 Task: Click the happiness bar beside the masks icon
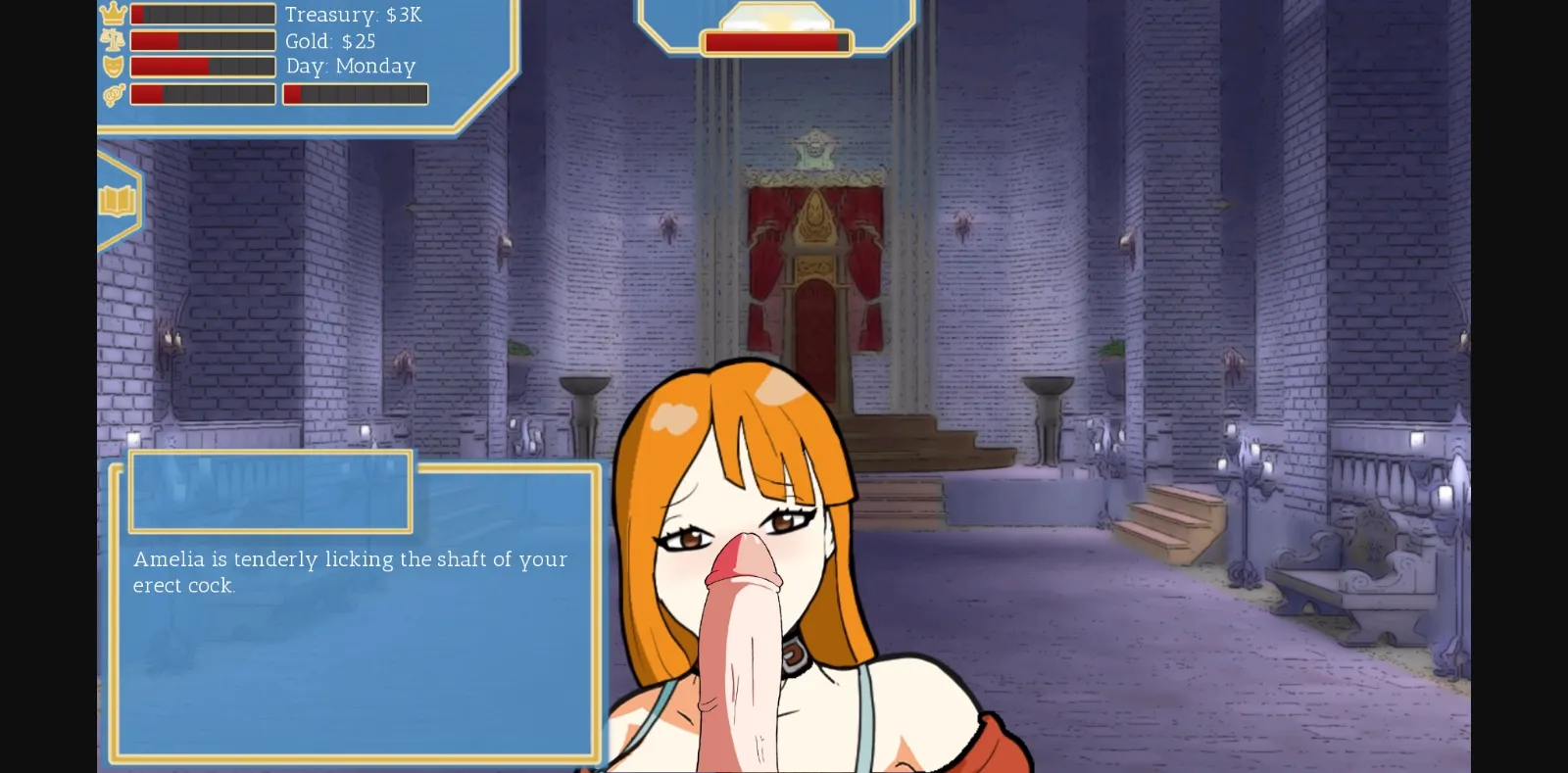pos(203,67)
